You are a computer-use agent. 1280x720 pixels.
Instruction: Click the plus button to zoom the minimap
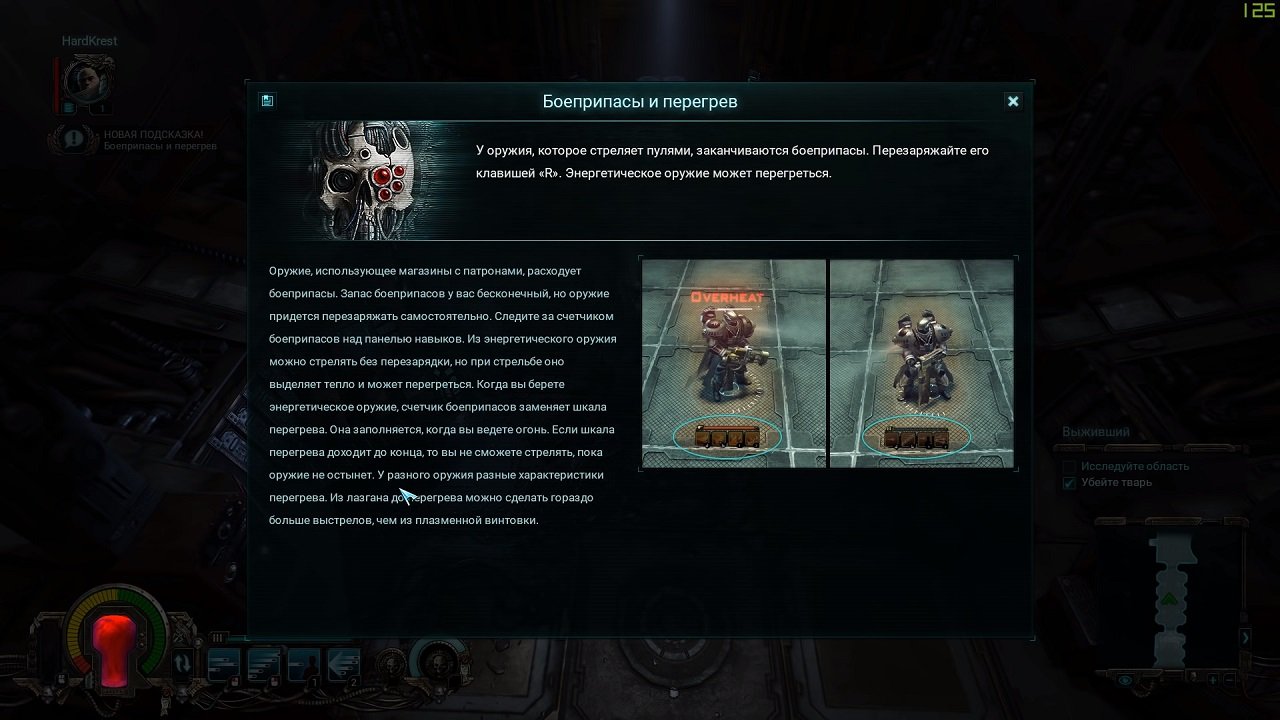pos(1212,681)
